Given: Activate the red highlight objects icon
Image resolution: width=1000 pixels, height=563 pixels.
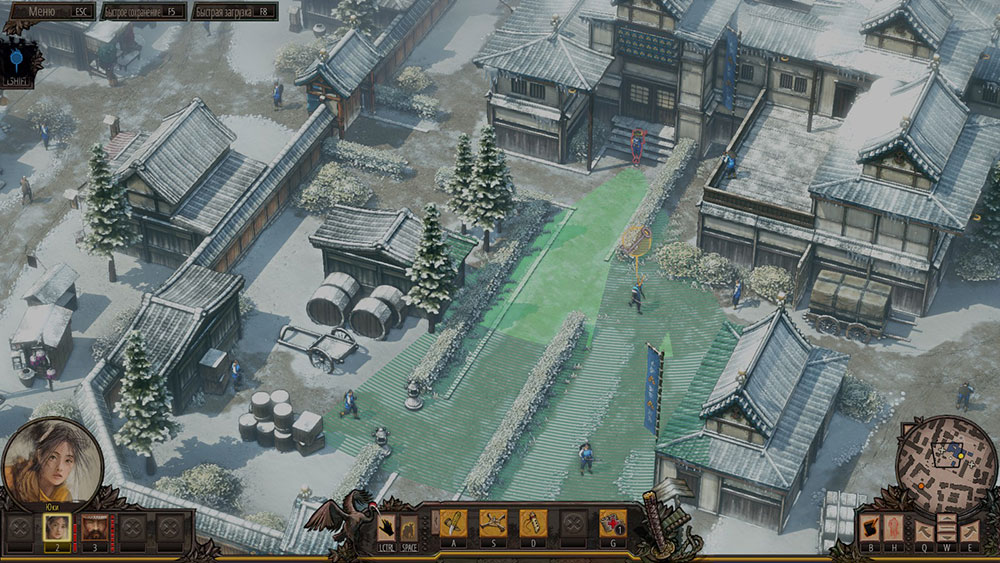Looking at the screenshot, I should click(895, 528).
